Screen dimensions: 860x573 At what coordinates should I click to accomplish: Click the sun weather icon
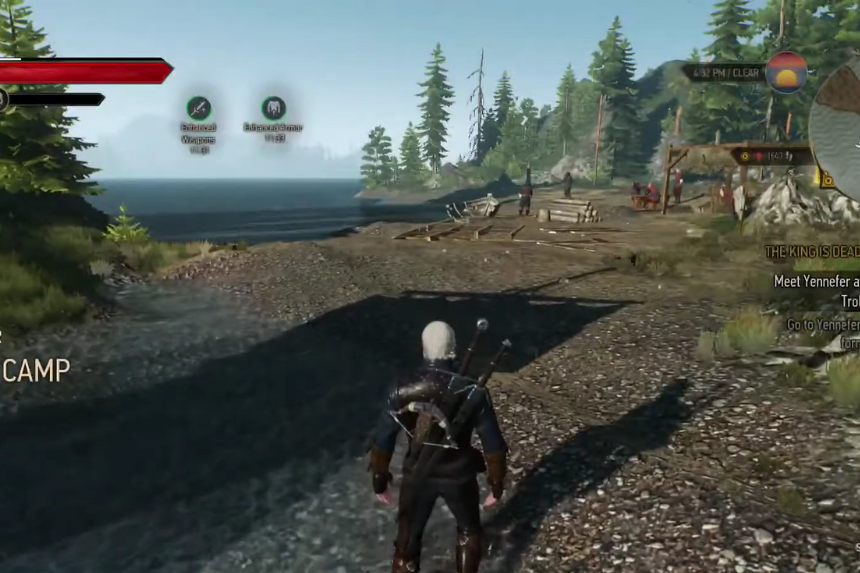[786, 73]
